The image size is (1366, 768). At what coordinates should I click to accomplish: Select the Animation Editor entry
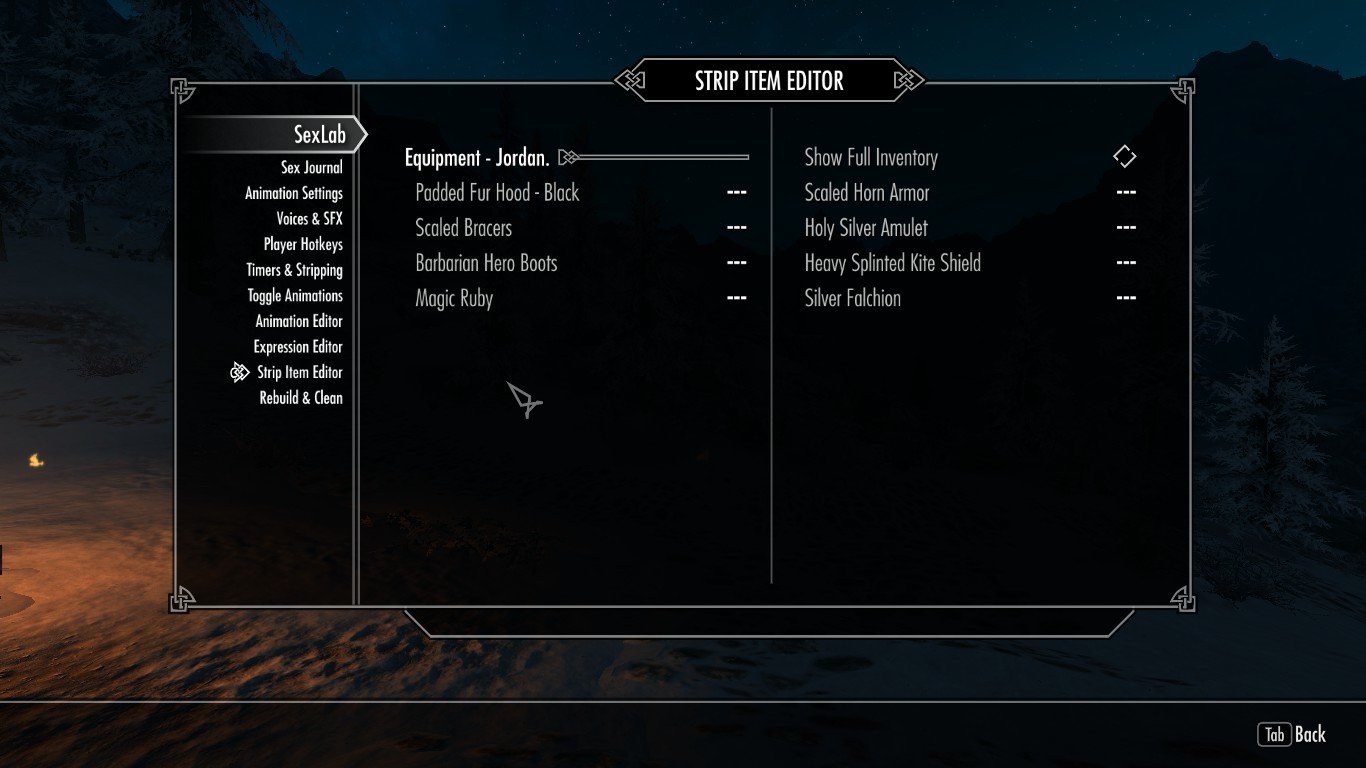(x=298, y=322)
